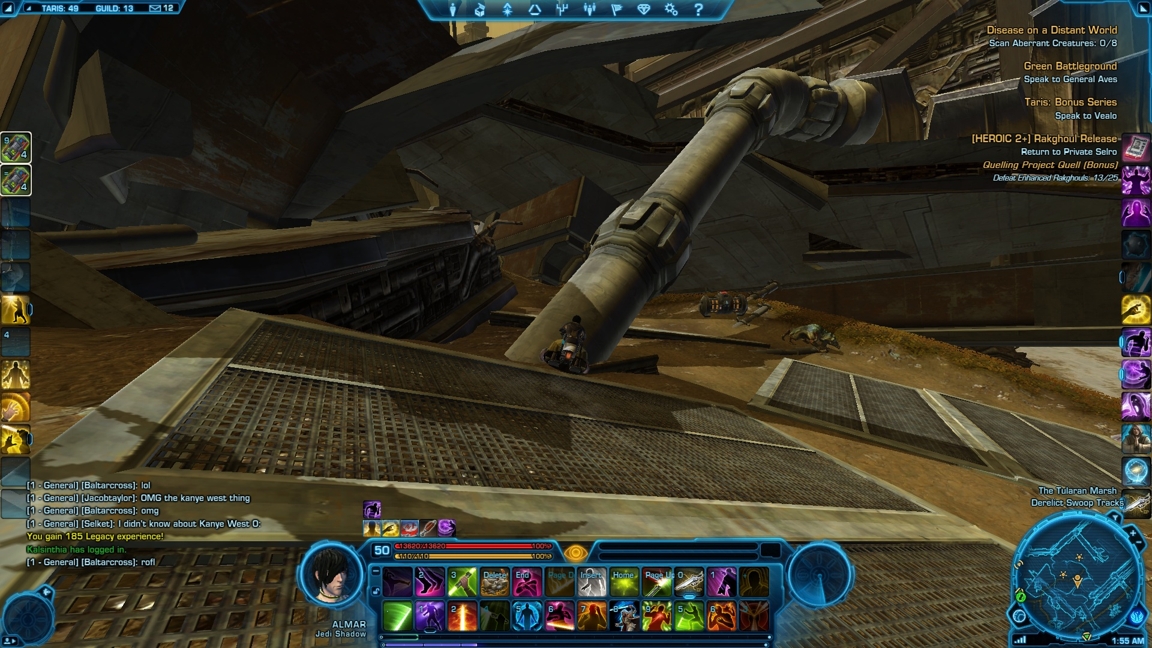This screenshot has width=1152, height=648.
Task: Select the Rakghoul Release heroic quest entry
Action: 1044,139
